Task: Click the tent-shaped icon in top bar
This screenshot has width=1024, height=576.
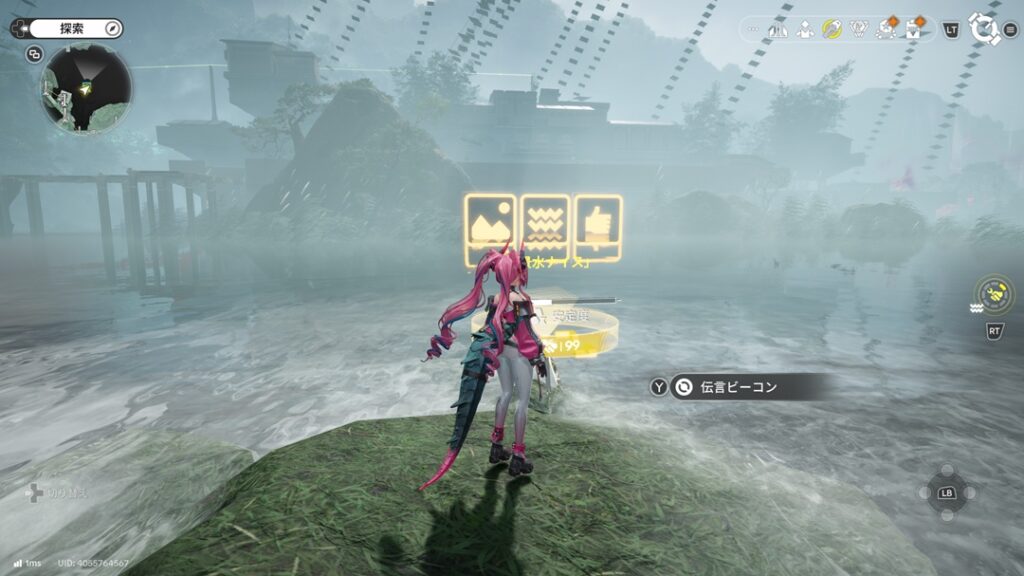Action: [x=777, y=30]
